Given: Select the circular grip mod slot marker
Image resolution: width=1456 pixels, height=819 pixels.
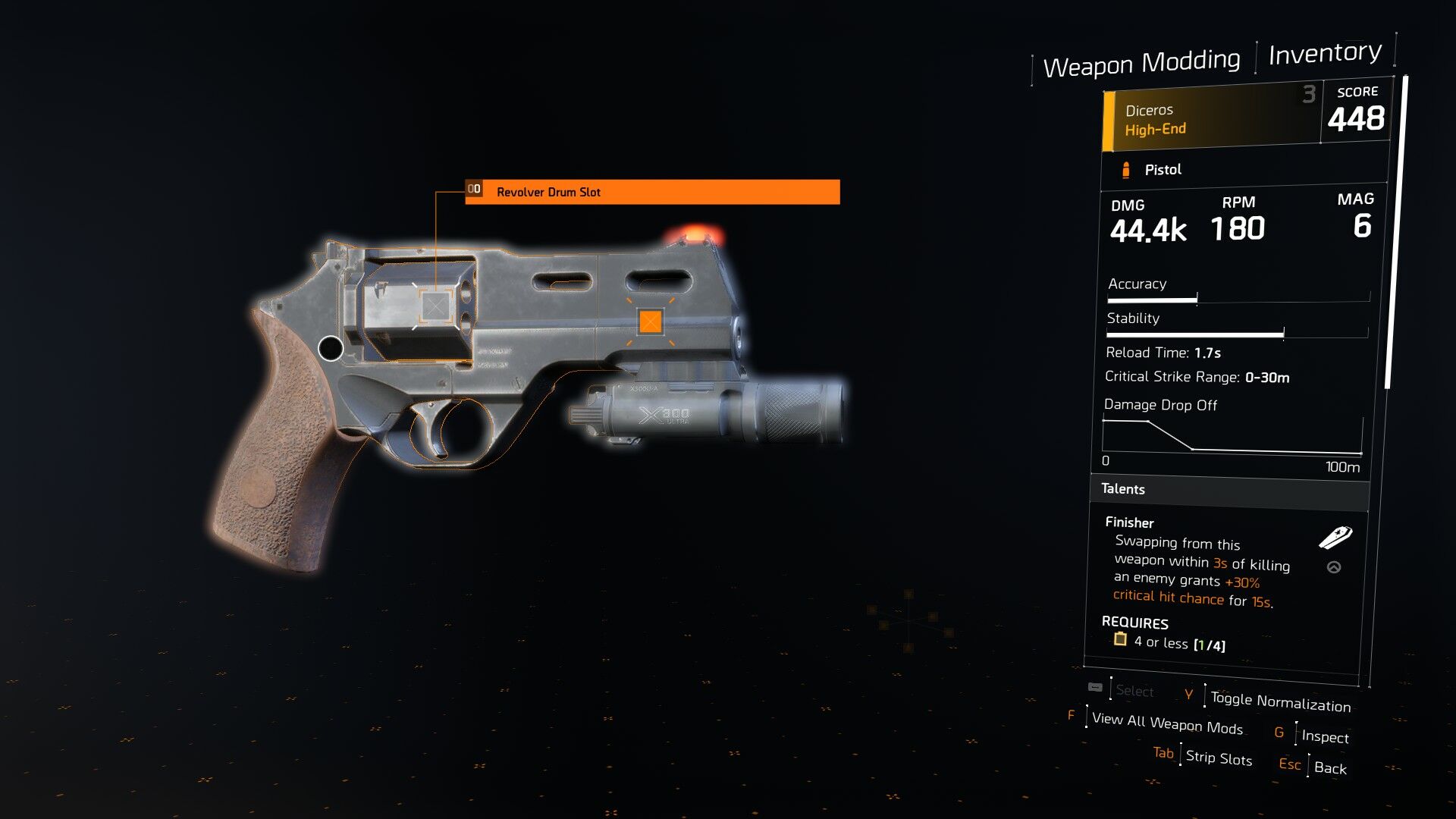Looking at the screenshot, I should point(331,349).
